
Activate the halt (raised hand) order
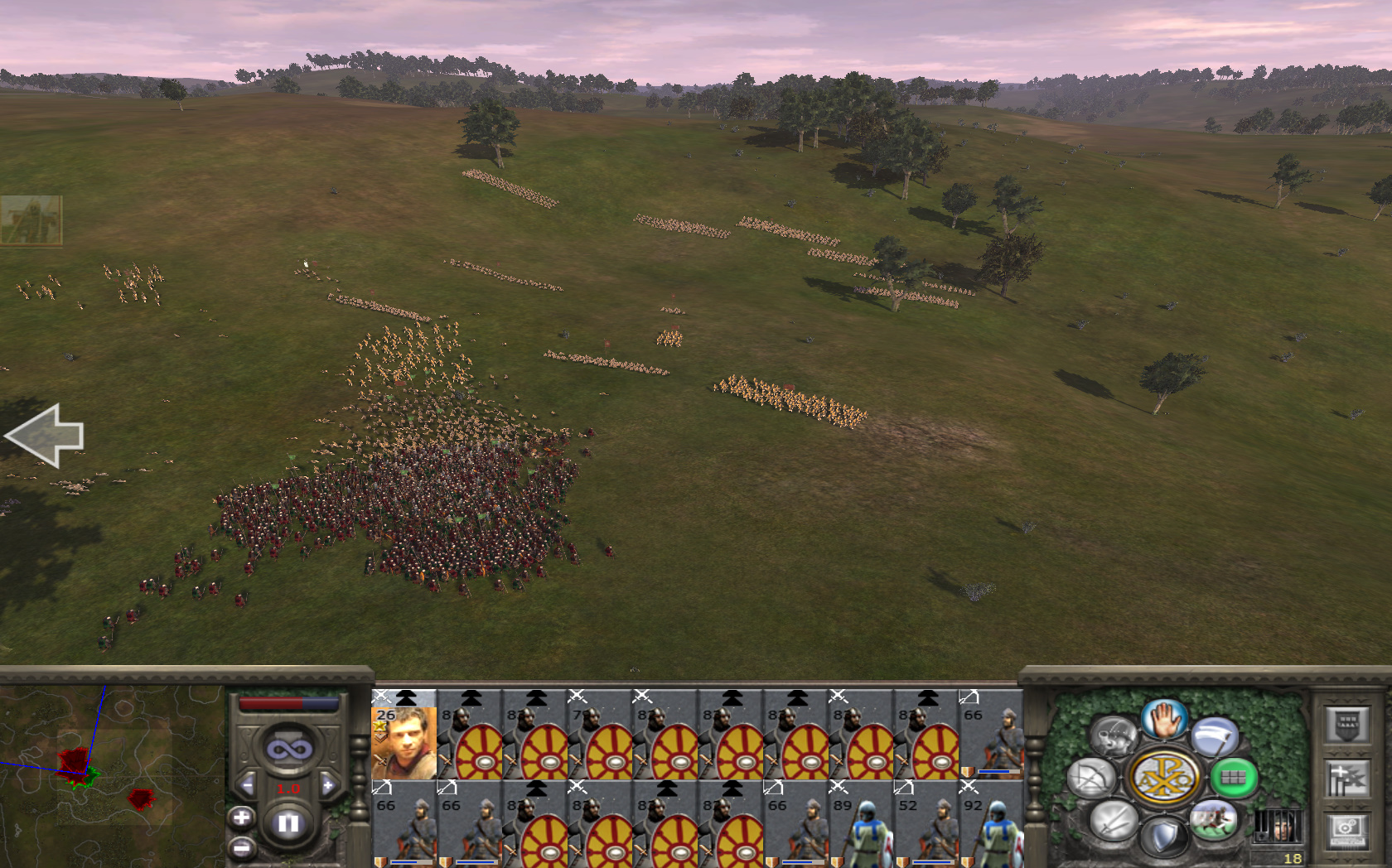pos(1164,718)
